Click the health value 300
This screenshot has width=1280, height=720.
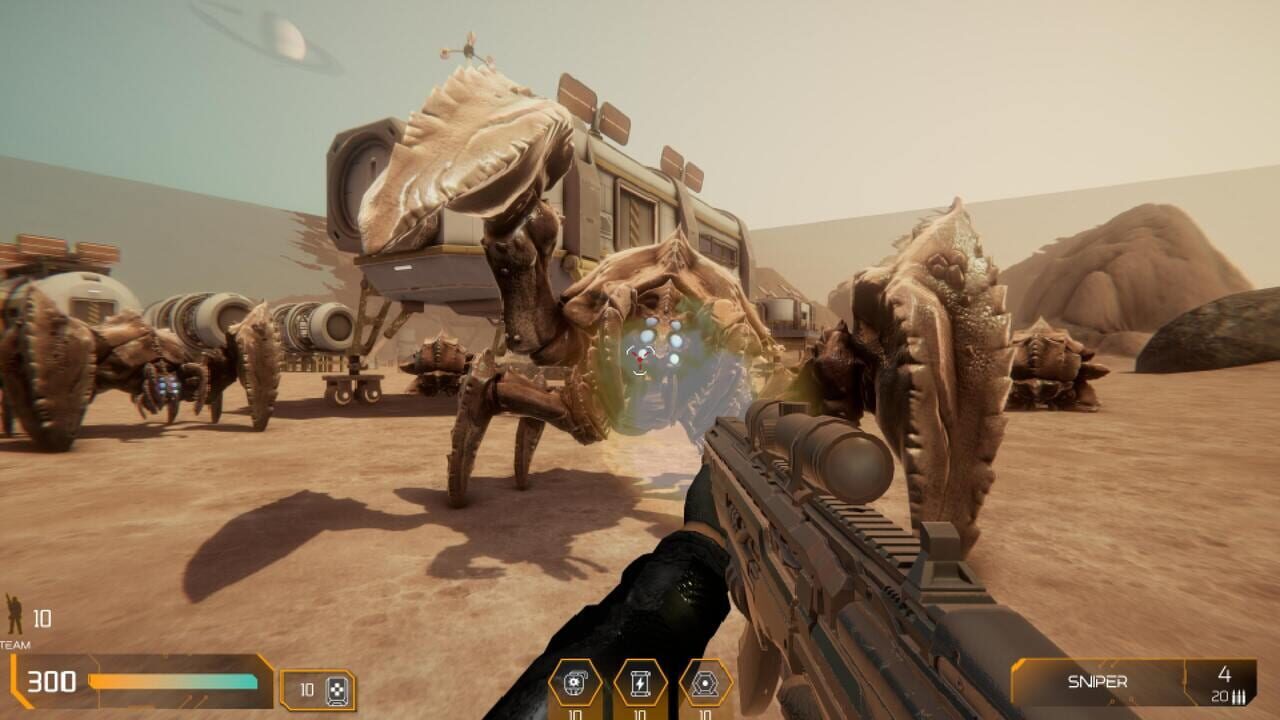(x=52, y=680)
